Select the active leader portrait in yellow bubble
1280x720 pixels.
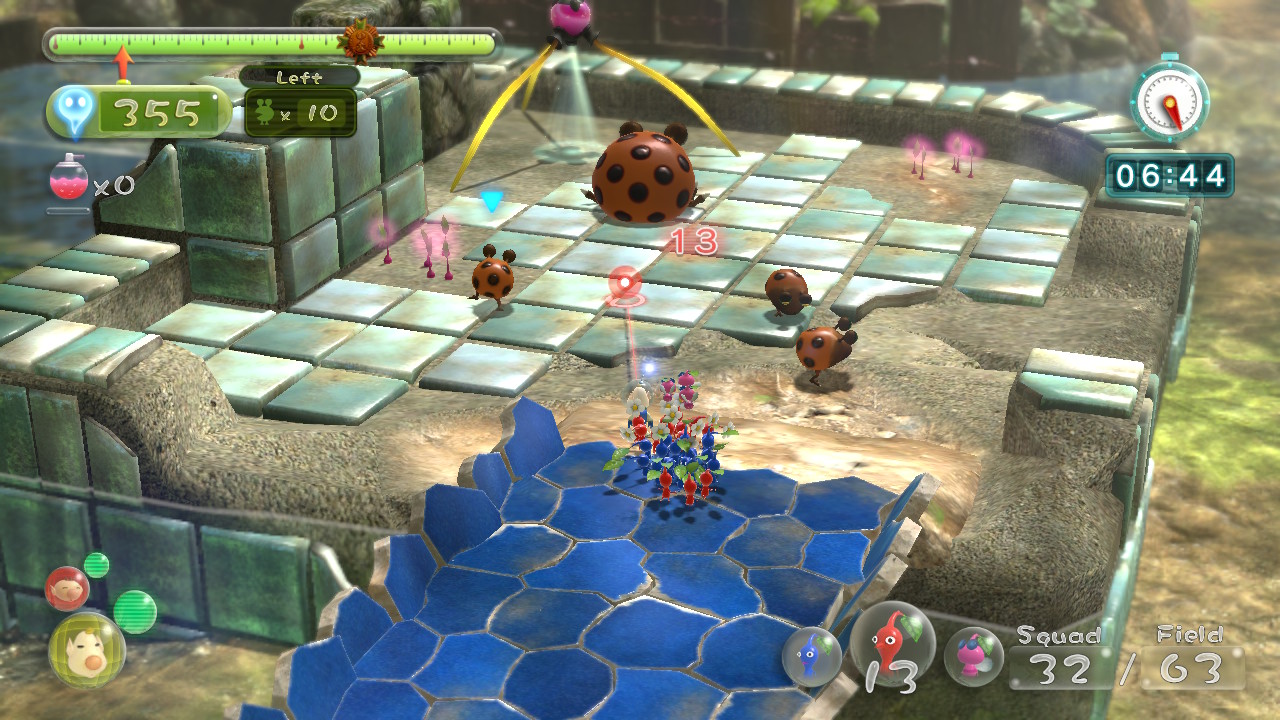pos(86,649)
